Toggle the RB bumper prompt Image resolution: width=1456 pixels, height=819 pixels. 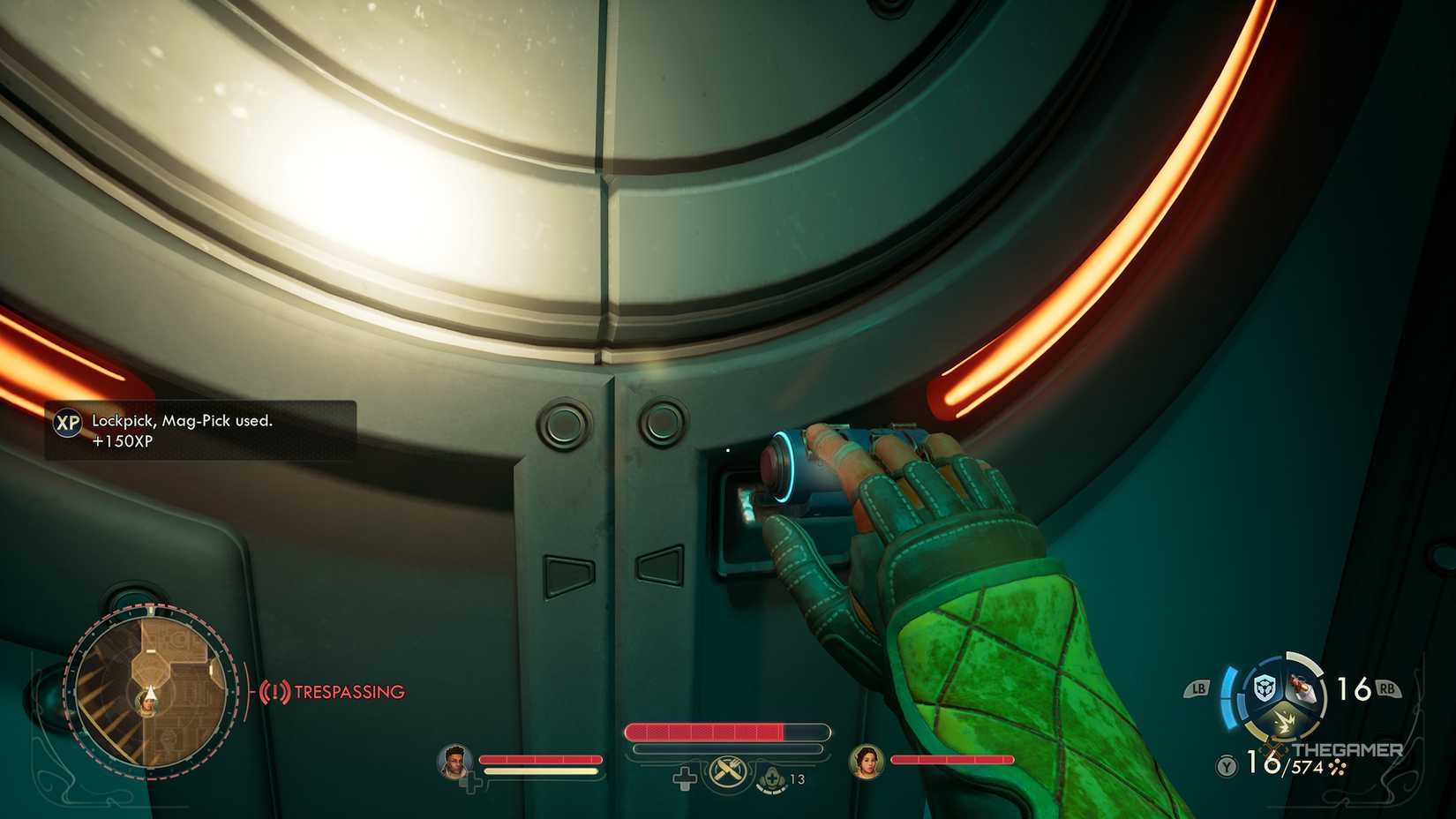coord(1388,688)
